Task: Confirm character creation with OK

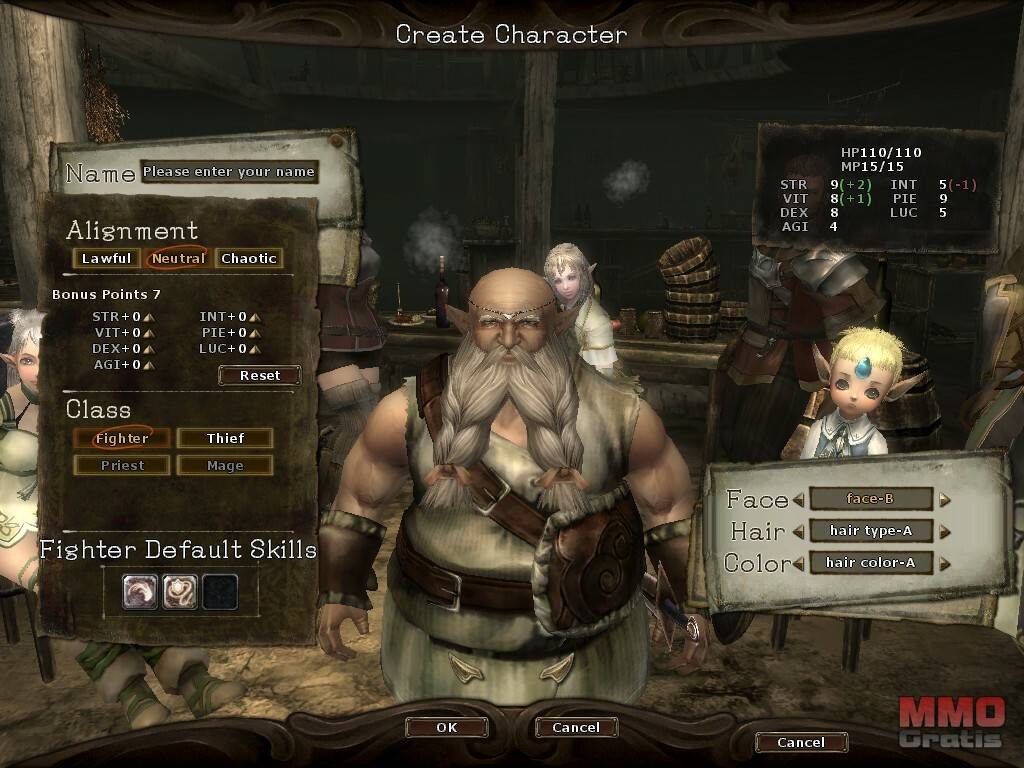Action: tap(446, 727)
